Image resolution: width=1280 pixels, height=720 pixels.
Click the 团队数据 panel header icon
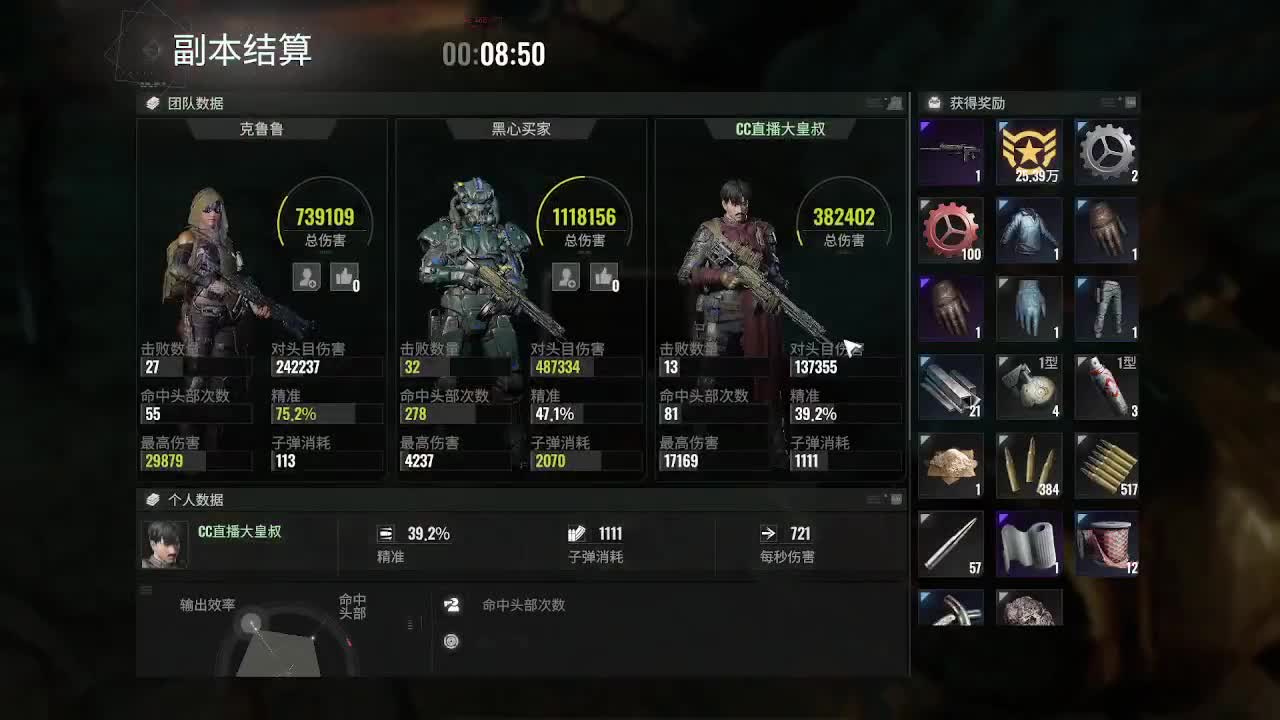pyautogui.click(x=151, y=101)
